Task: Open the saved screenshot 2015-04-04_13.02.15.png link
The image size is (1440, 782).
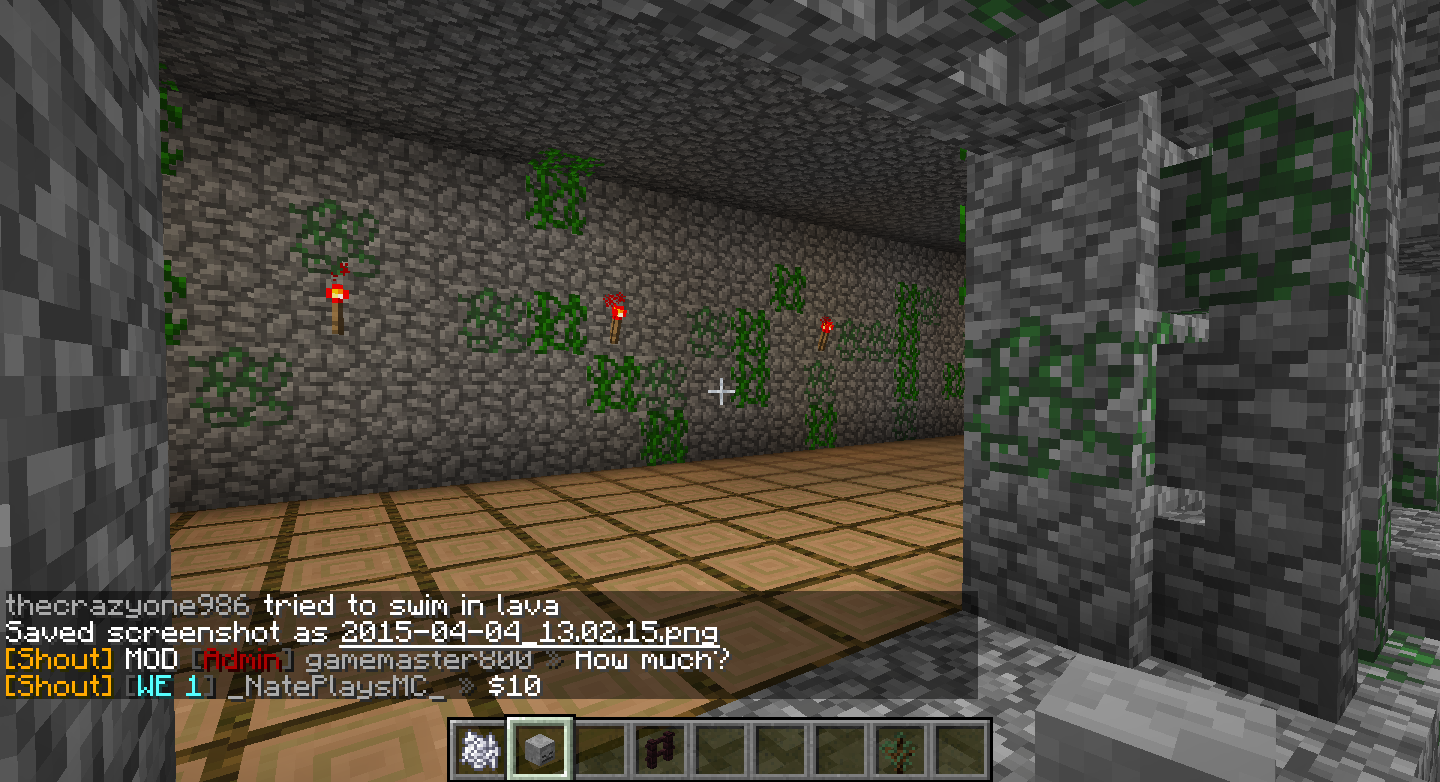Action: pos(529,633)
